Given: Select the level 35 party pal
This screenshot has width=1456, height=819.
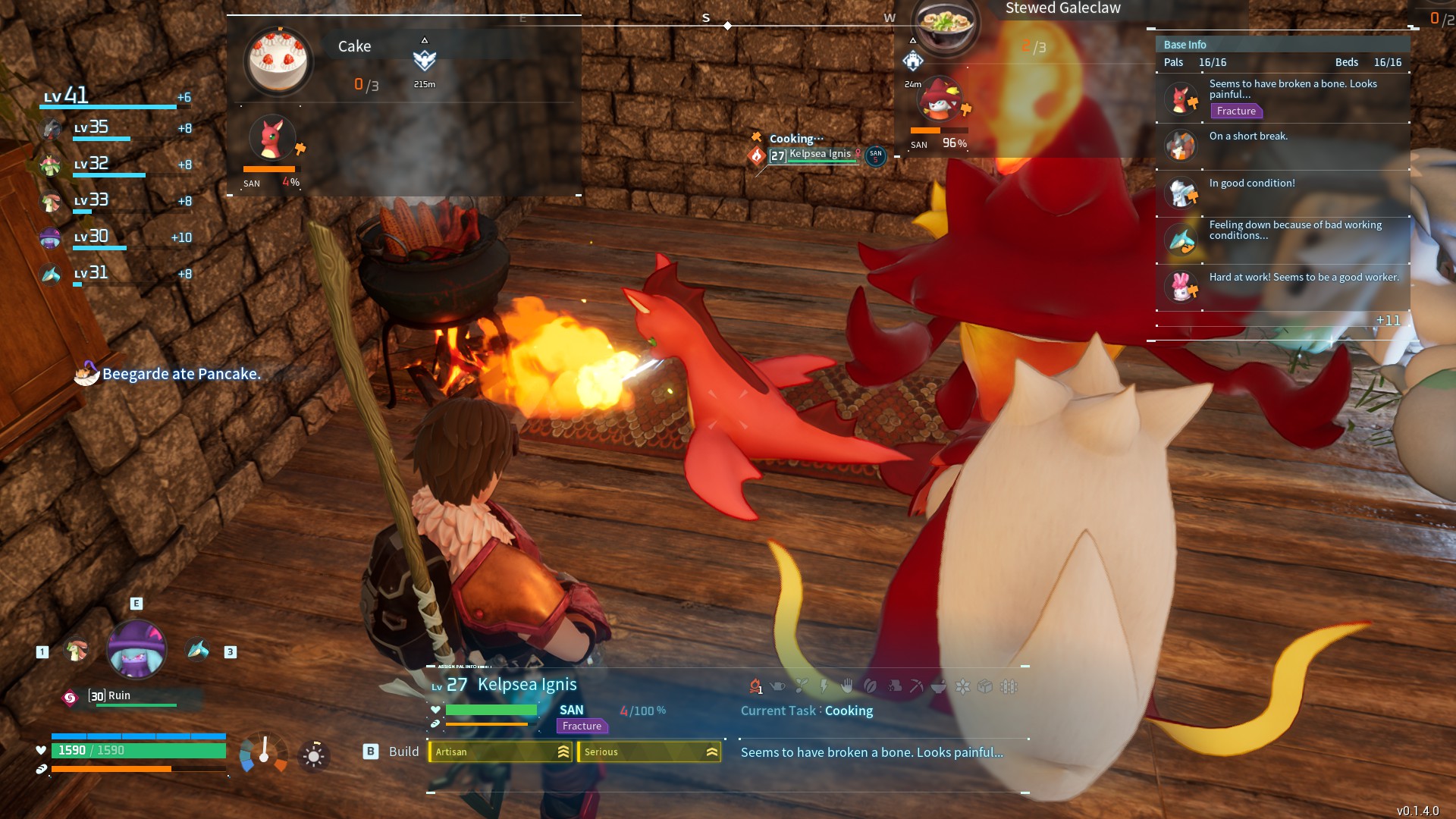Looking at the screenshot, I should [x=52, y=129].
